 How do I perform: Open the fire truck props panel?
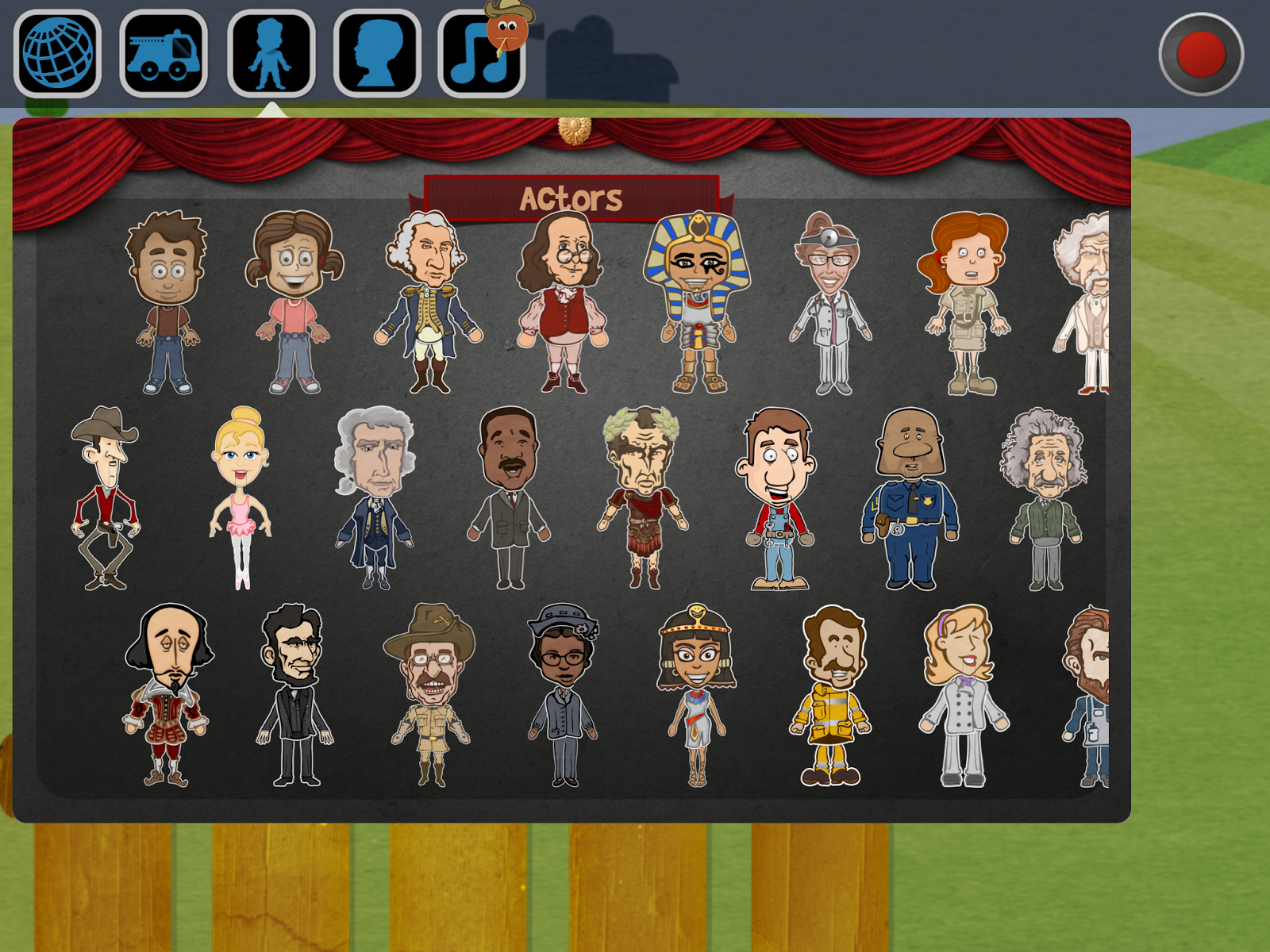pyautogui.click(x=163, y=50)
